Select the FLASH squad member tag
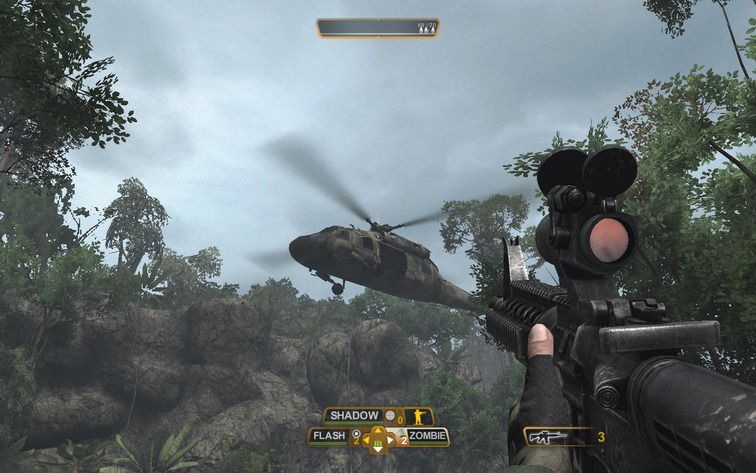 (329, 436)
